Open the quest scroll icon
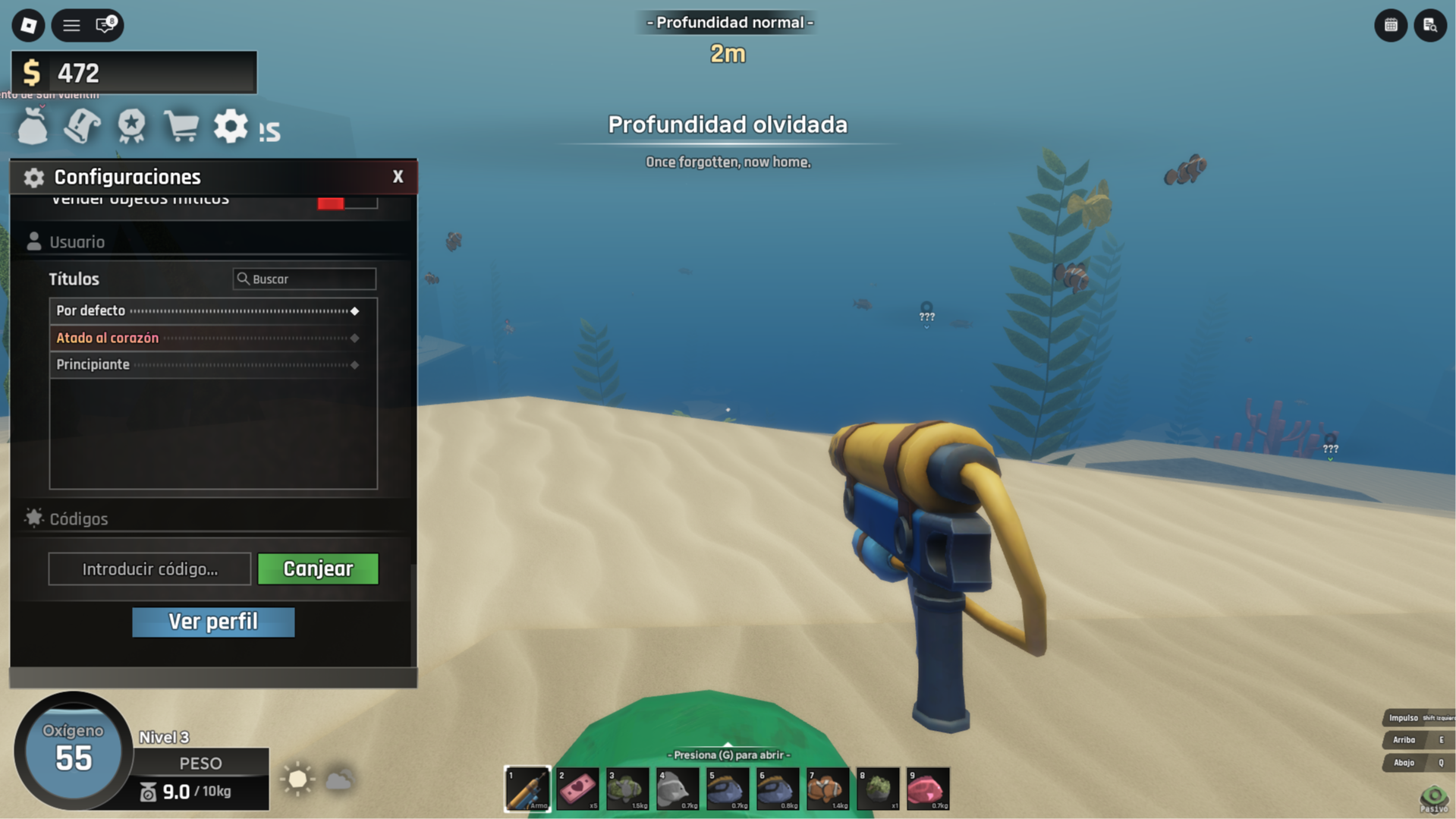 [x=82, y=126]
